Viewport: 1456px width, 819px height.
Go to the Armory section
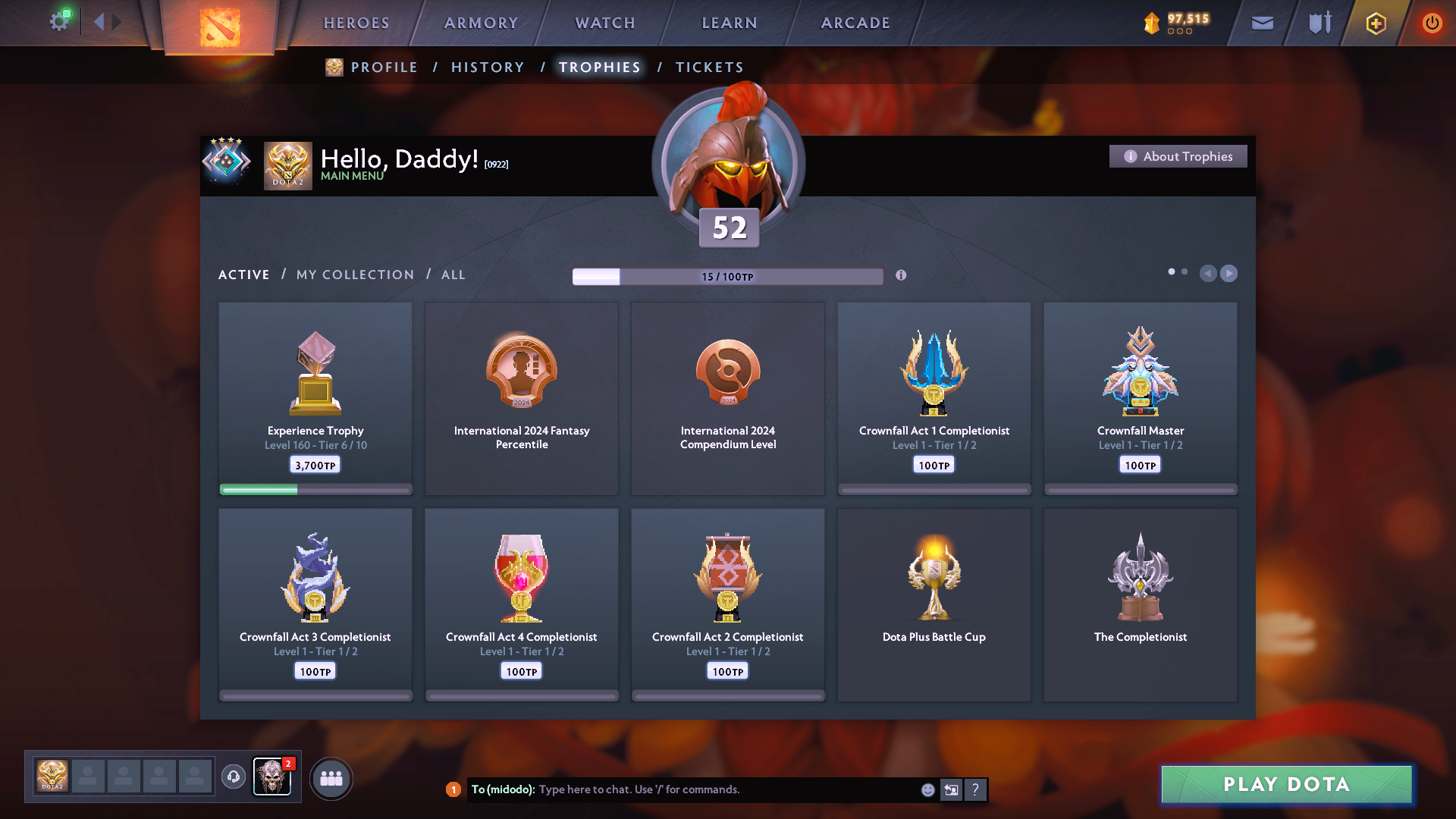[481, 23]
